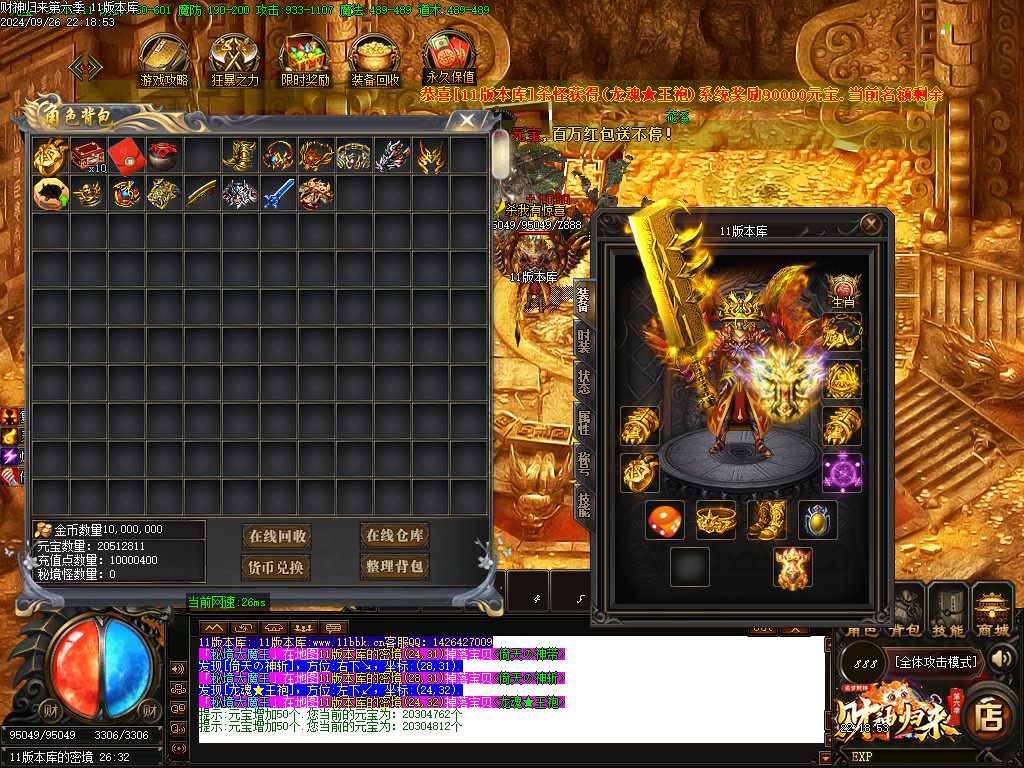Screen dimensions: 1024x768
Task: Select the blue sword in the bag
Action: (x=278, y=193)
